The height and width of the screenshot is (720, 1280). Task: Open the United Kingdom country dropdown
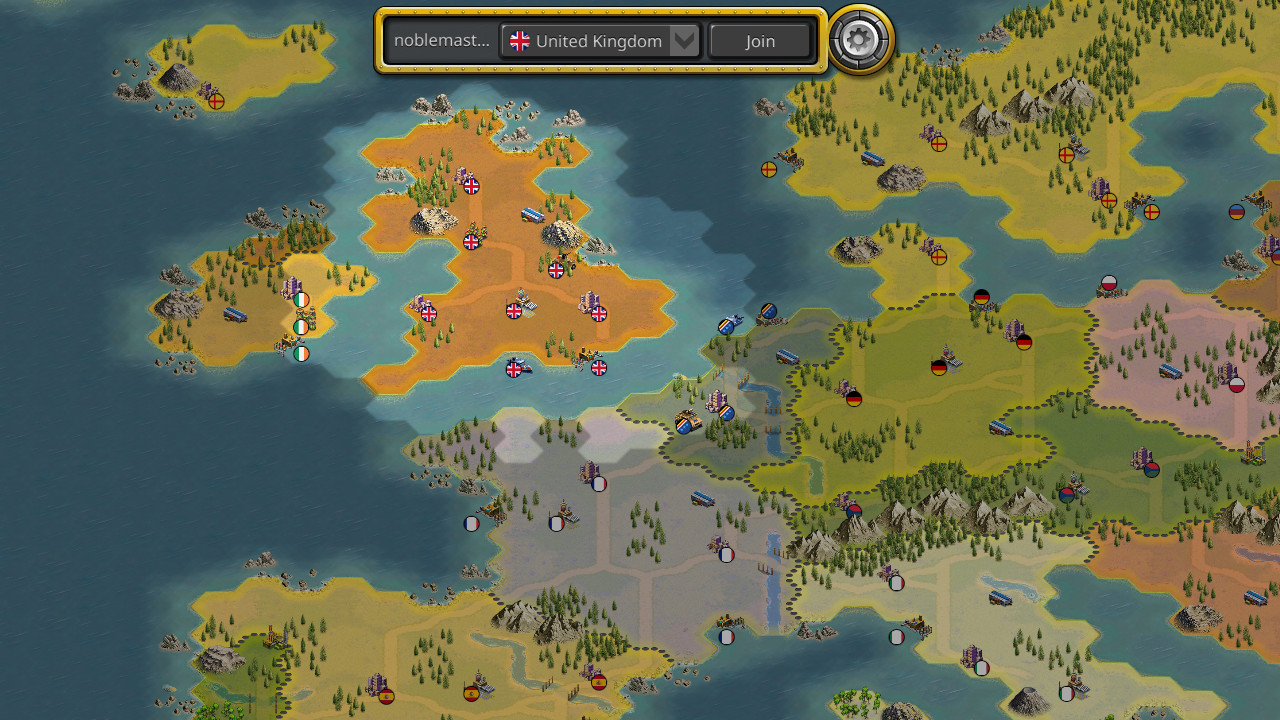(x=683, y=40)
